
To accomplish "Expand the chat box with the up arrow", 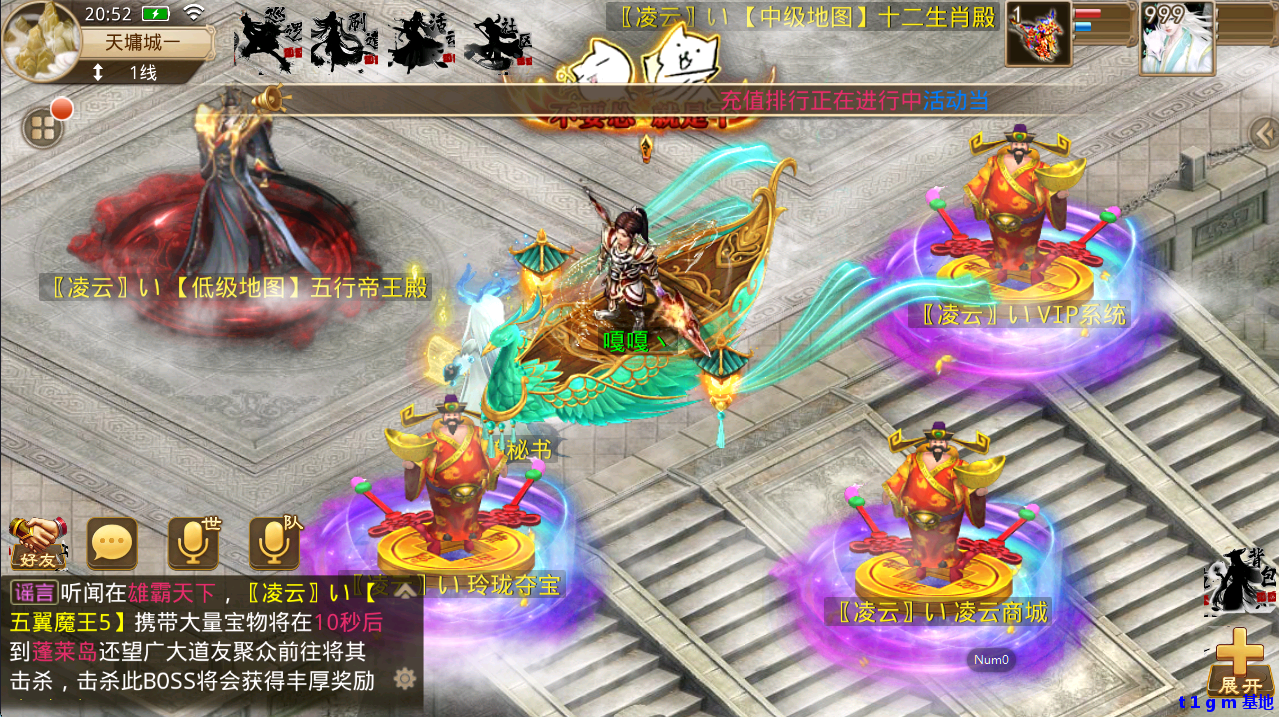I will [x=404, y=590].
